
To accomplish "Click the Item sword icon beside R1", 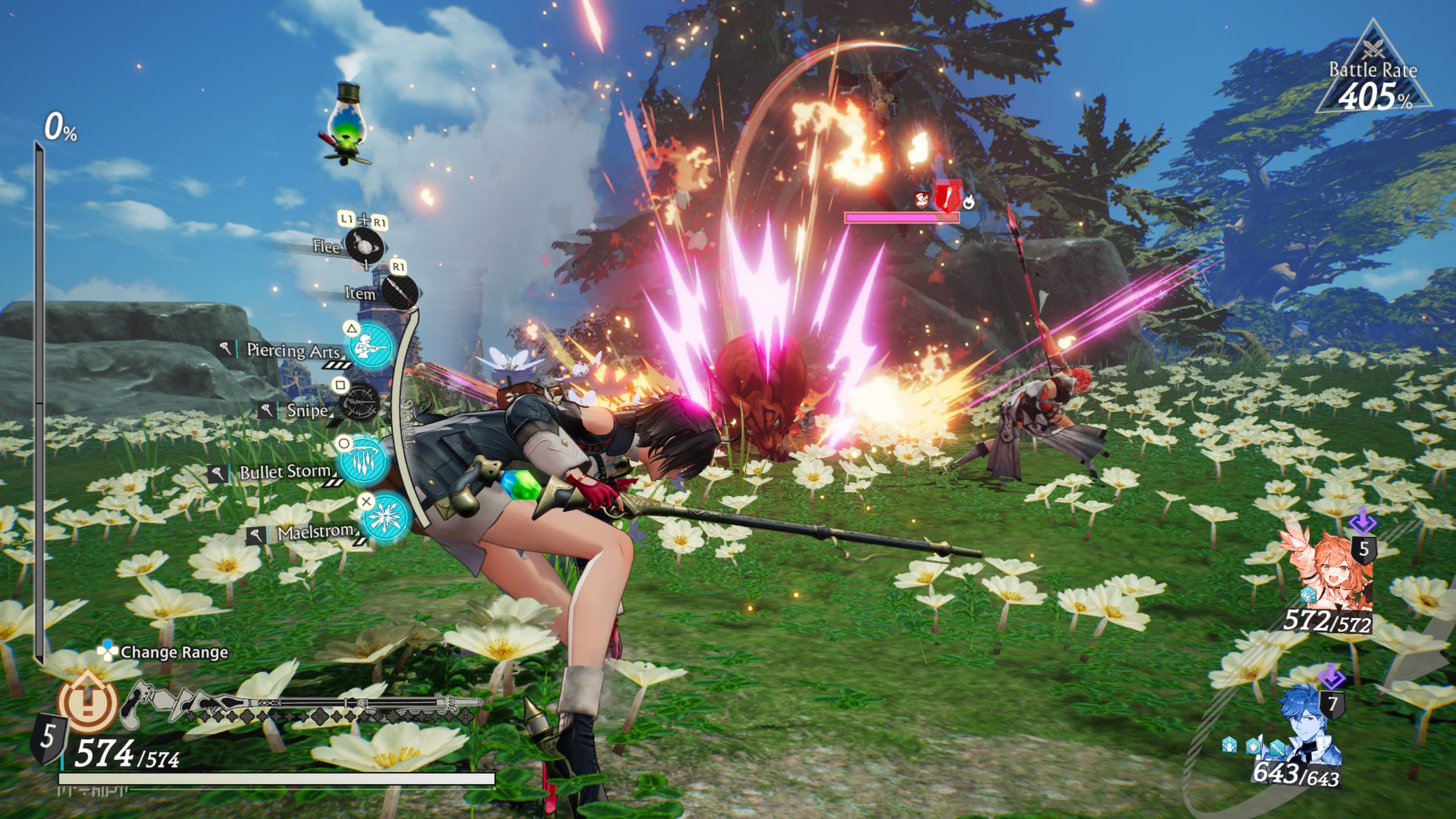I will [399, 292].
